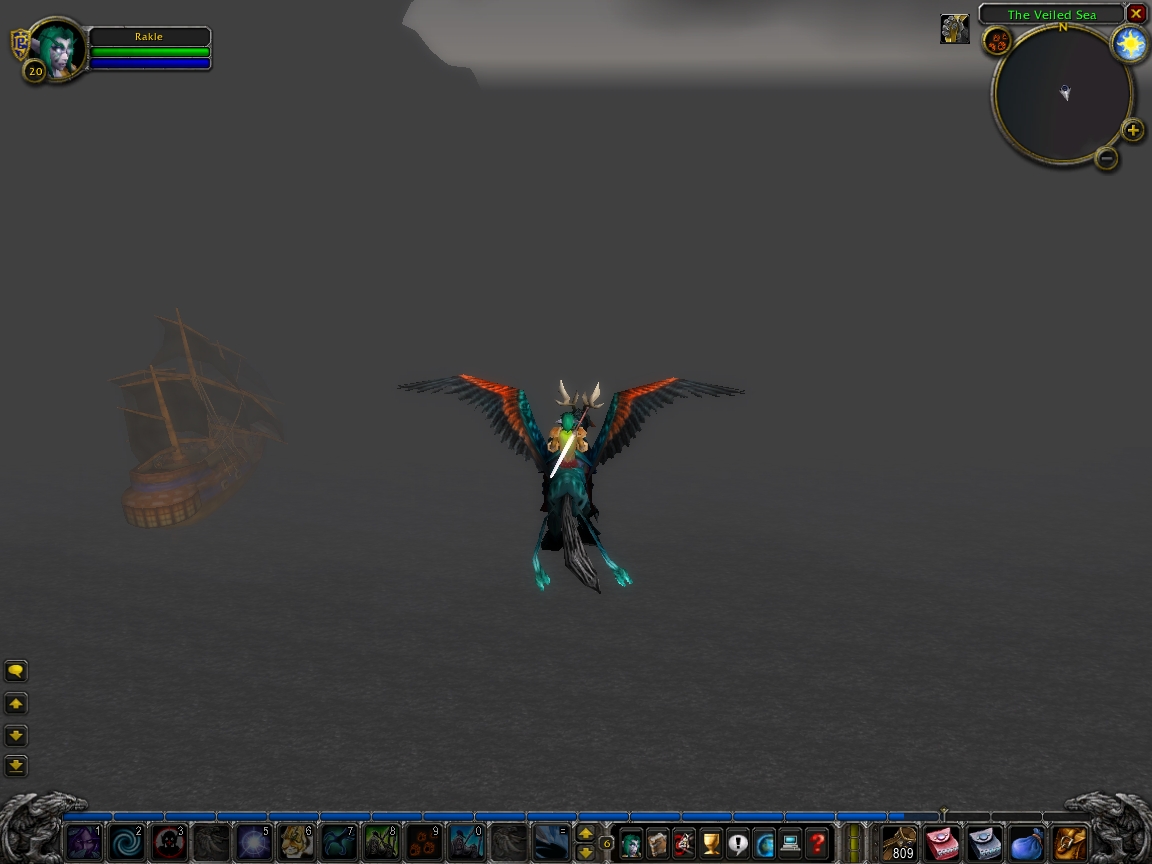The width and height of the screenshot is (1152, 864).
Task: Cast the glowing starburst spell in slot 5
Action: 253,842
